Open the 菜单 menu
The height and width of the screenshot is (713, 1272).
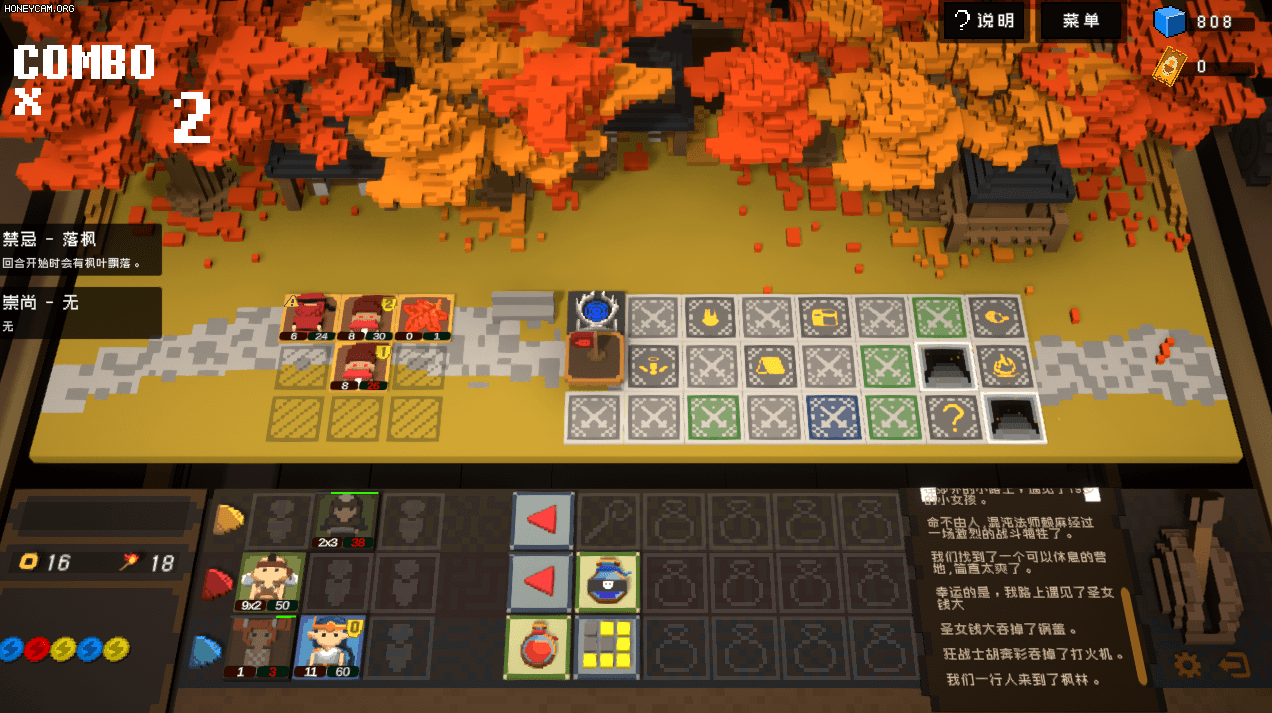[1080, 20]
